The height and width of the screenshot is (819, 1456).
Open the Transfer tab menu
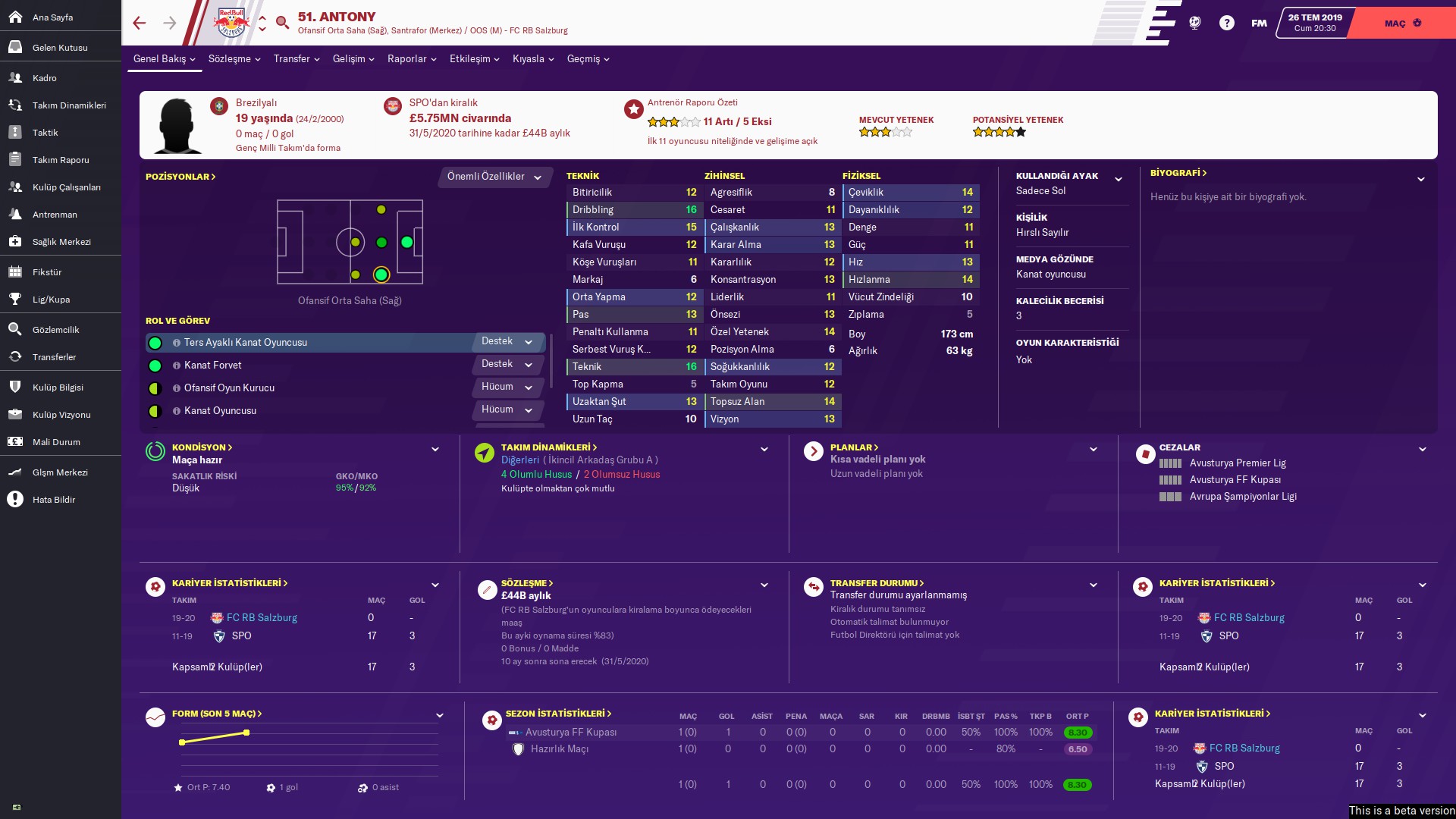pyautogui.click(x=297, y=58)
